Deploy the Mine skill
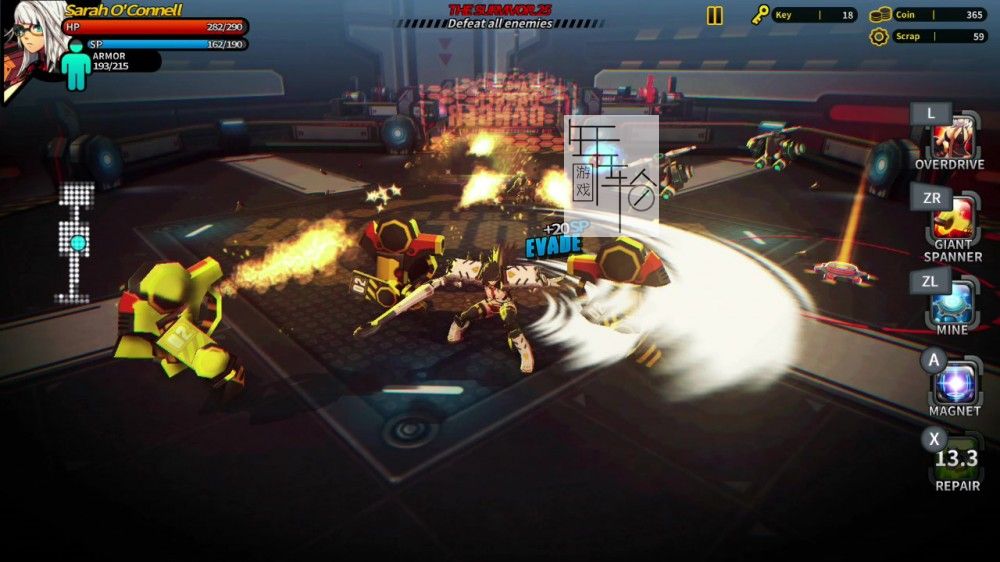1000x562 pixels. click(955, 300)
